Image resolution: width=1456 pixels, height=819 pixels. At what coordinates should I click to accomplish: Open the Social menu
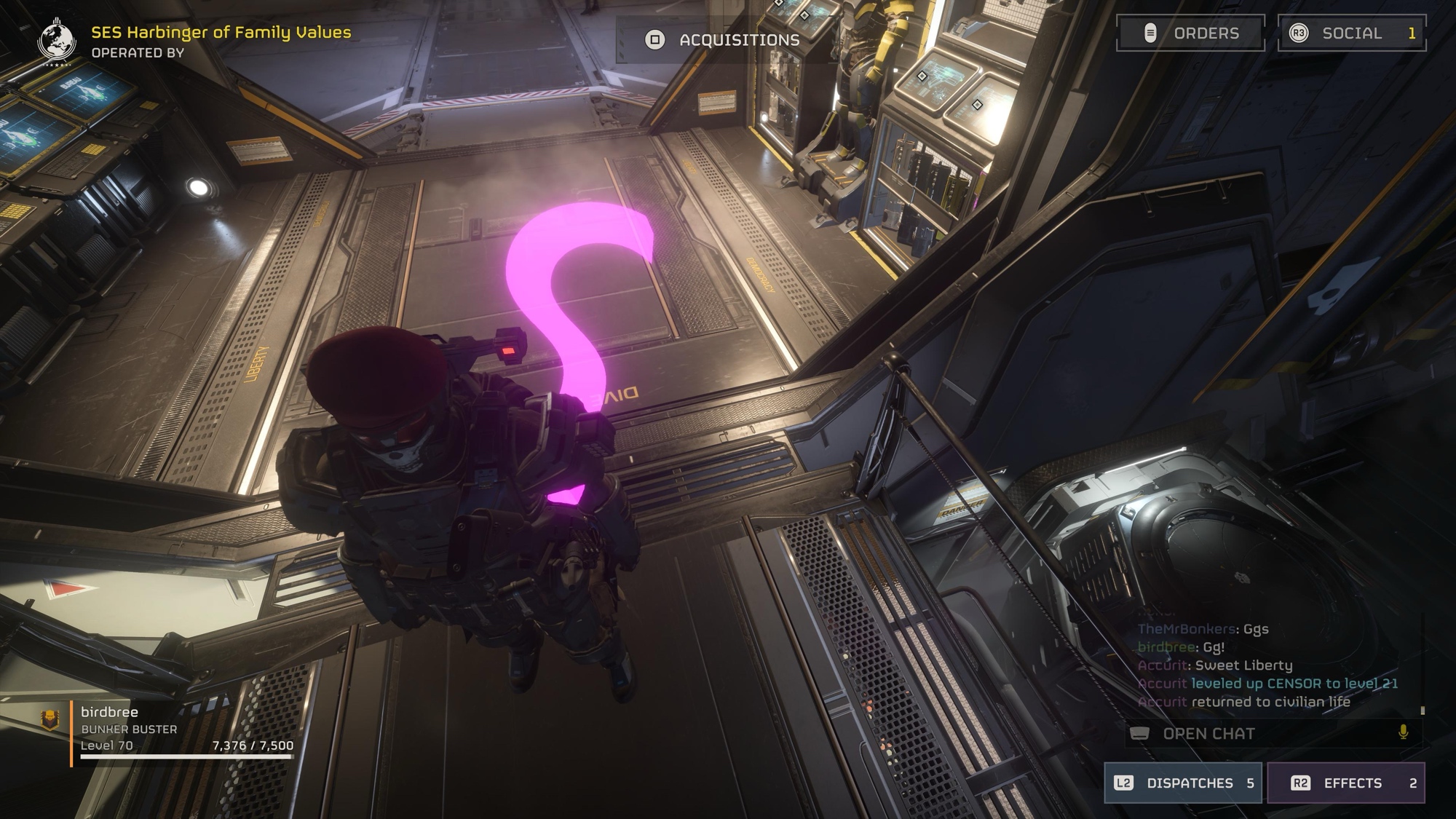[1351, 33]
